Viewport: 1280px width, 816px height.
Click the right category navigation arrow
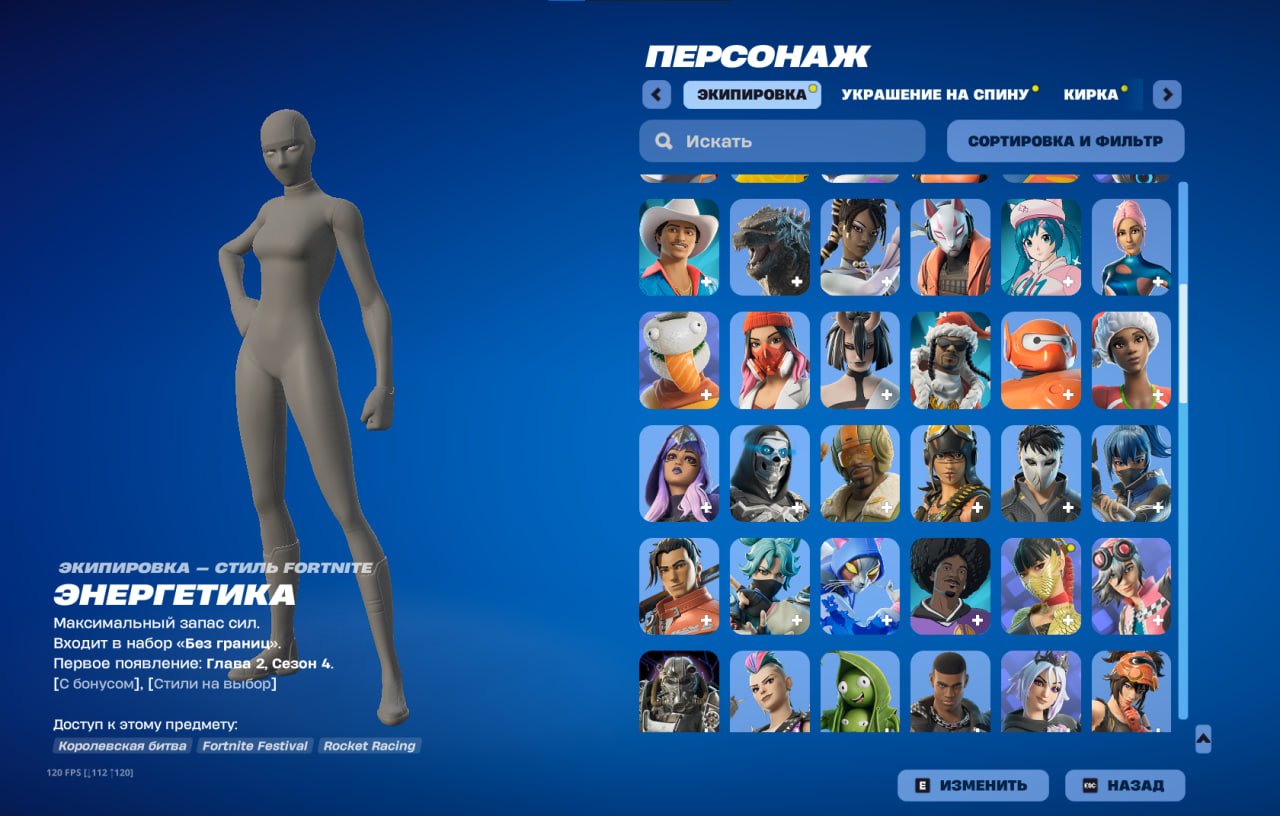1166,93
